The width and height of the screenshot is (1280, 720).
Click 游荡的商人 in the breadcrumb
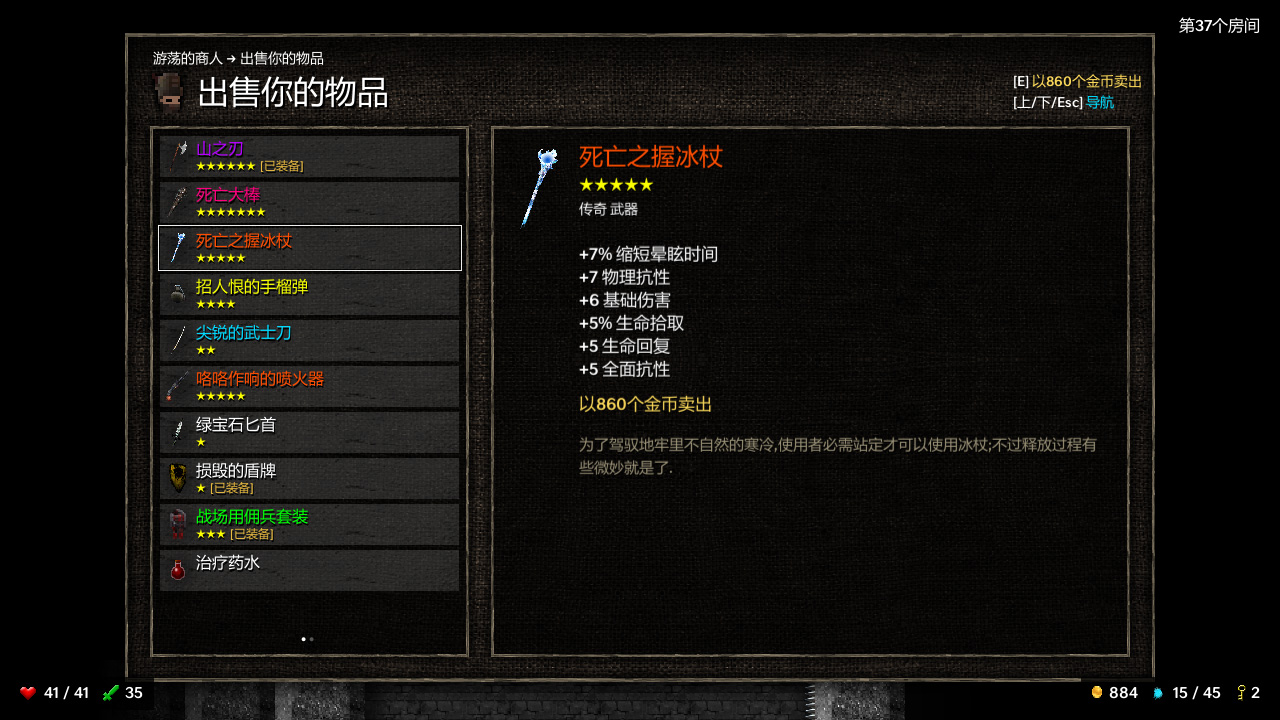tap(190, 57)
